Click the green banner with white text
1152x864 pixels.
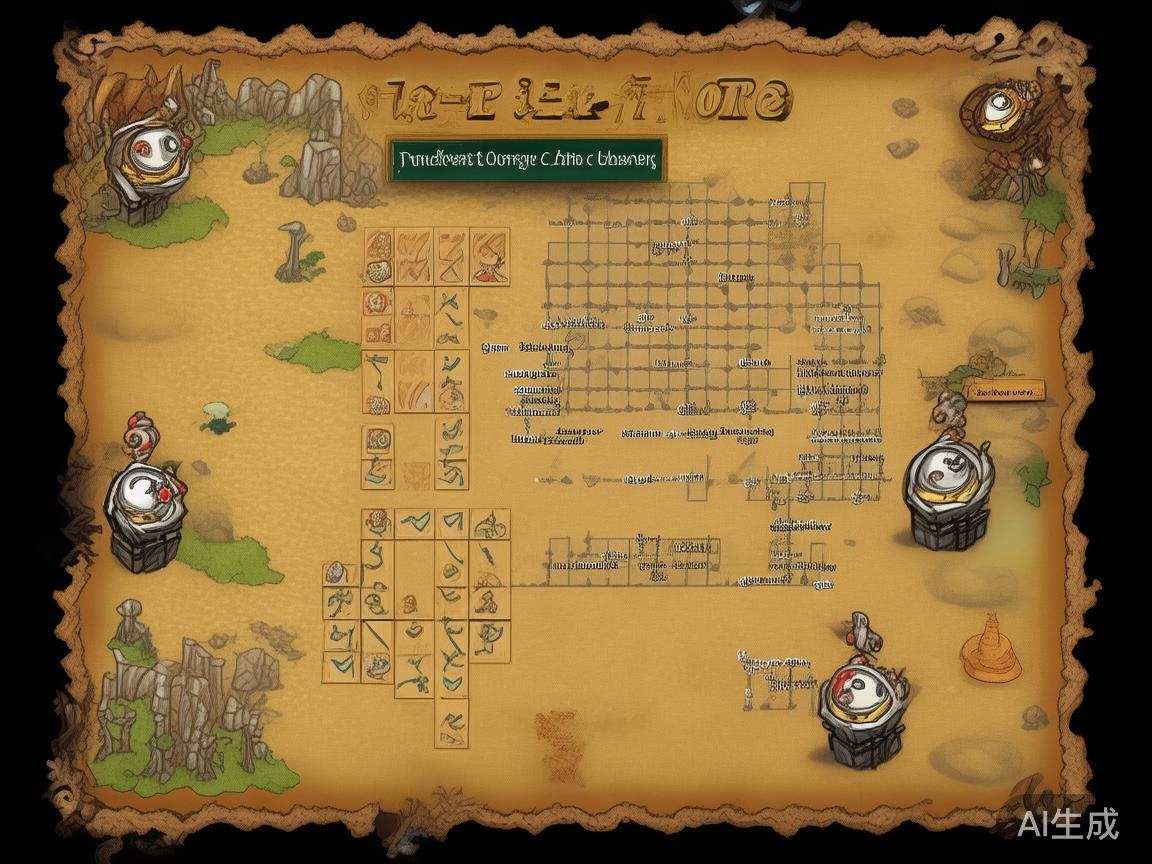point(527,158)
